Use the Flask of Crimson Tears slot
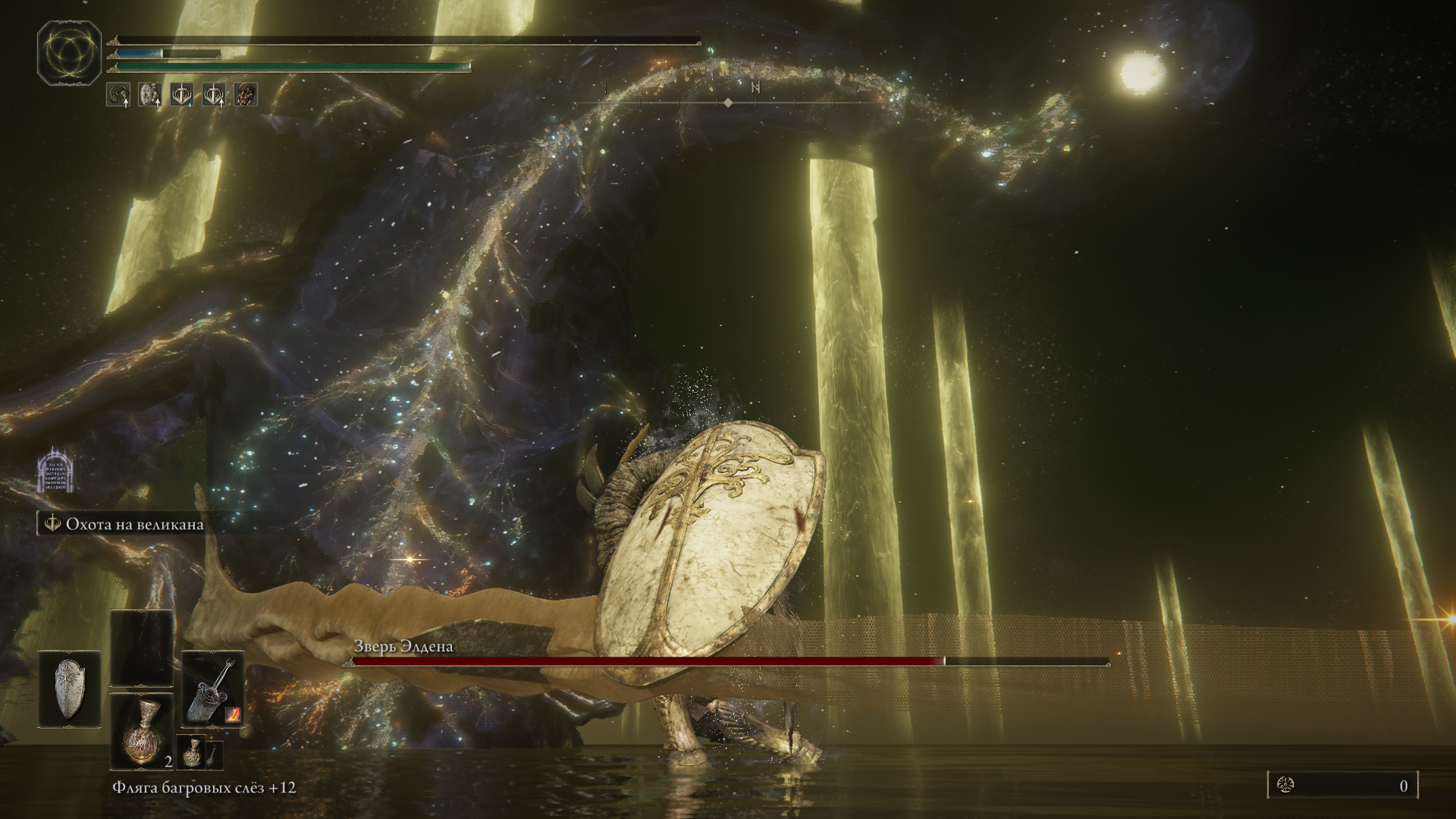 142,732
